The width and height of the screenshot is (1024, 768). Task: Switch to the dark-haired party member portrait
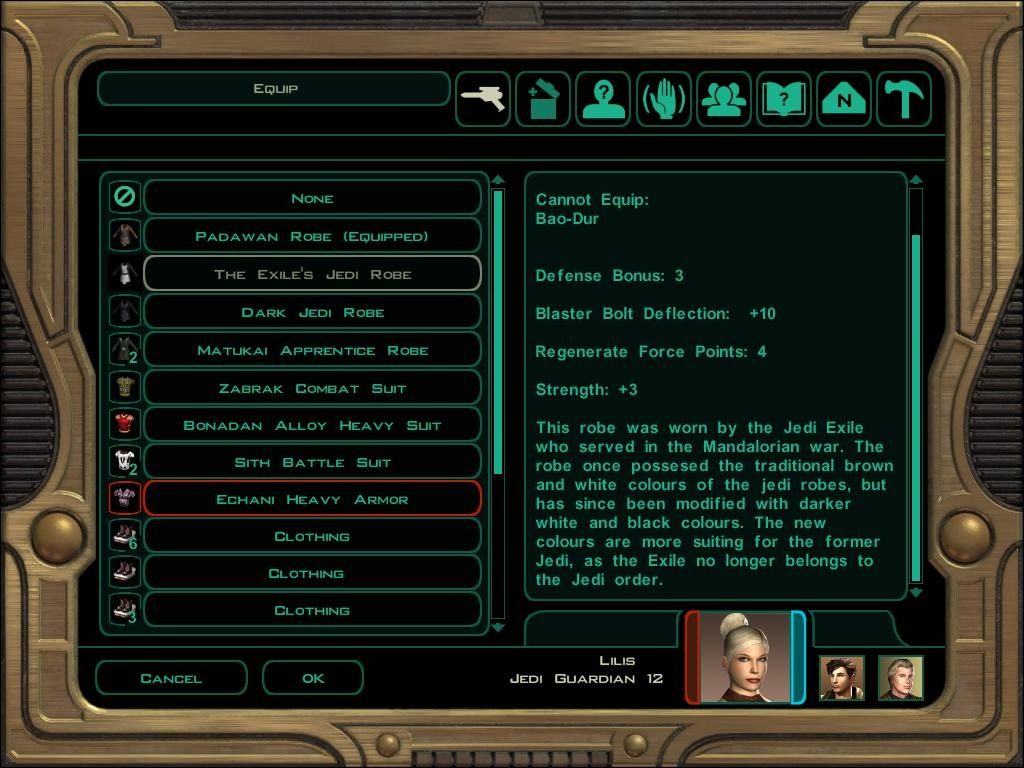click(842, 678)
